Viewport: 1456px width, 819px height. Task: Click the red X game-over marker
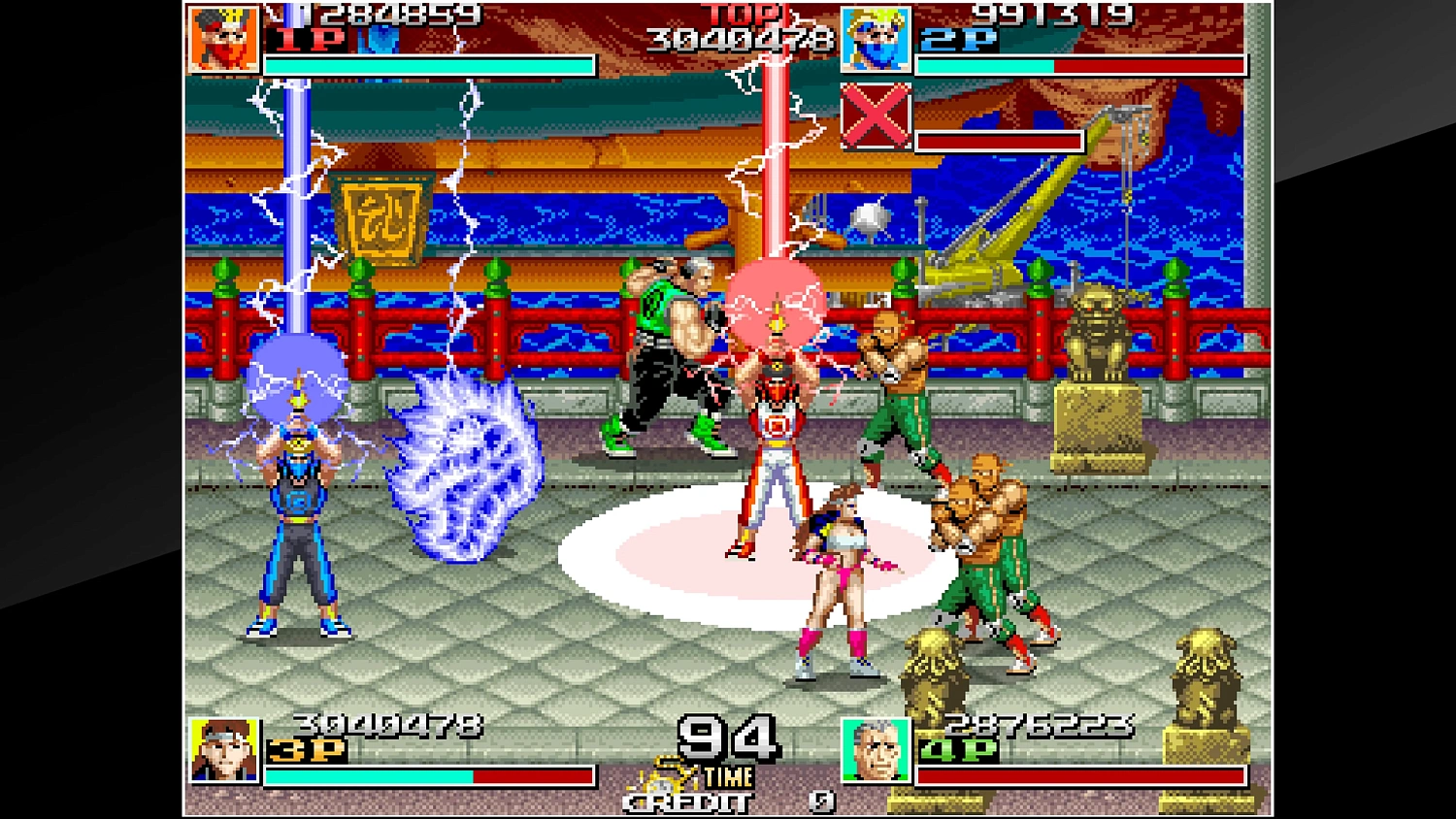click(877, 118)
